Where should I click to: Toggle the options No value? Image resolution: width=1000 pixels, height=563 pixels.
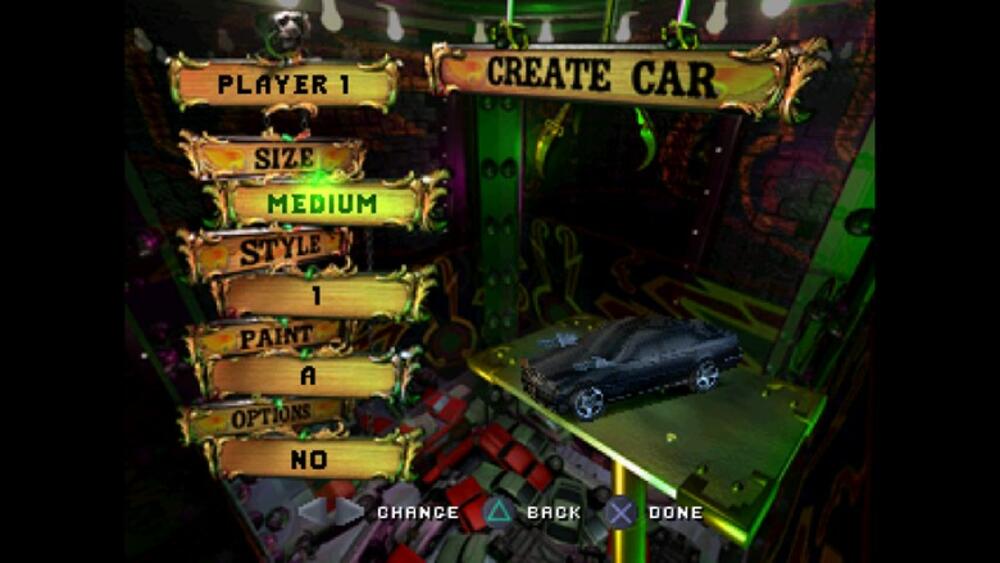pyautogui.click(x=309, y=459)
